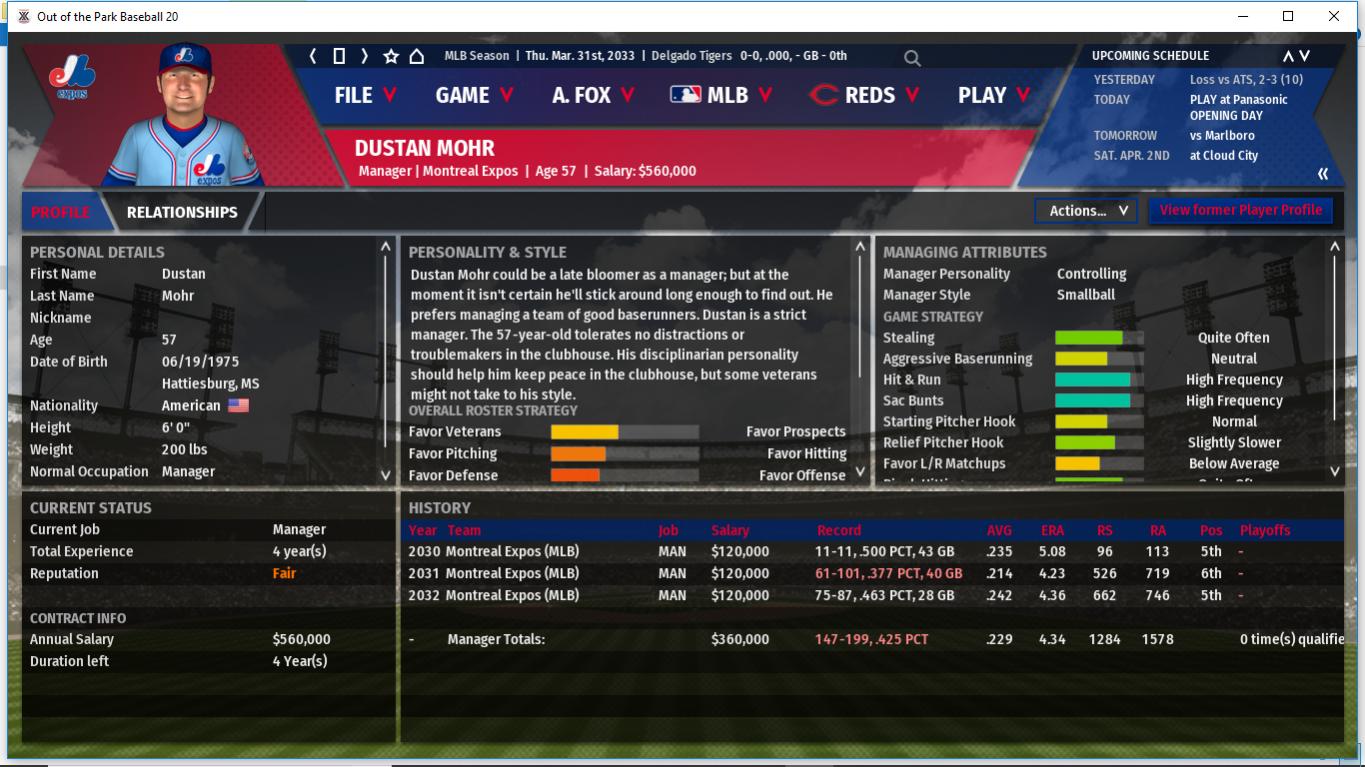
Task: Collapse the upcoming schedule panel
Action: coord(1323,174)
